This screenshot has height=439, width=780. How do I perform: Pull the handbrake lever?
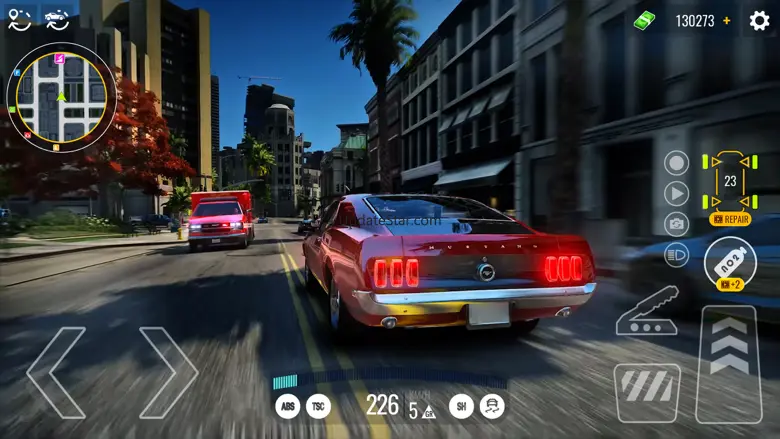[x=647, y=311]
